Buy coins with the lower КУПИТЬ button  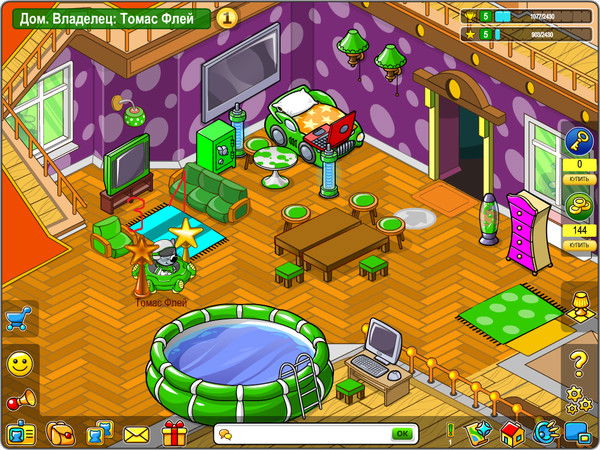(x=578, y=245)
